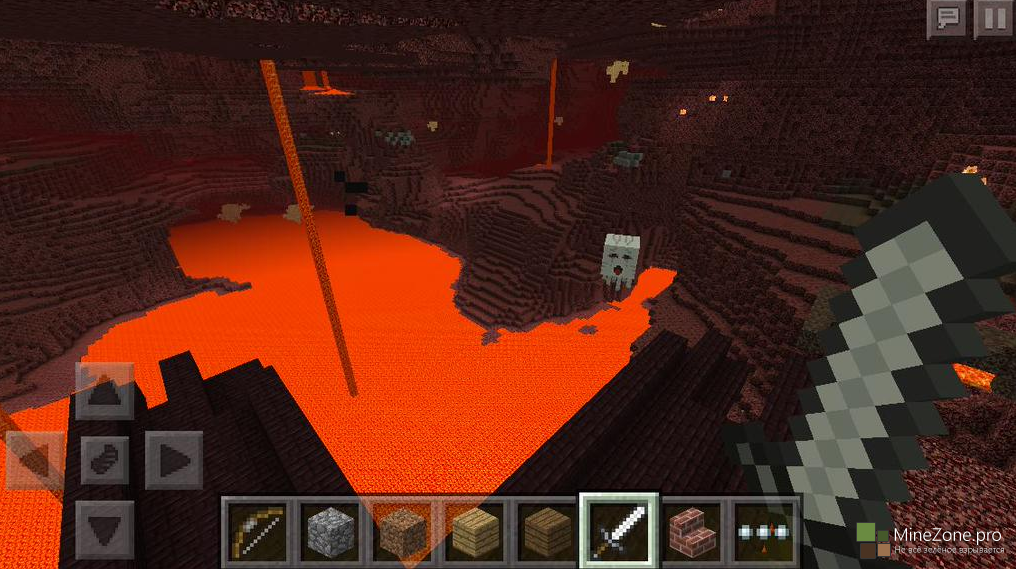Choose the darker wooden planks slot

[x=547, y=530]
